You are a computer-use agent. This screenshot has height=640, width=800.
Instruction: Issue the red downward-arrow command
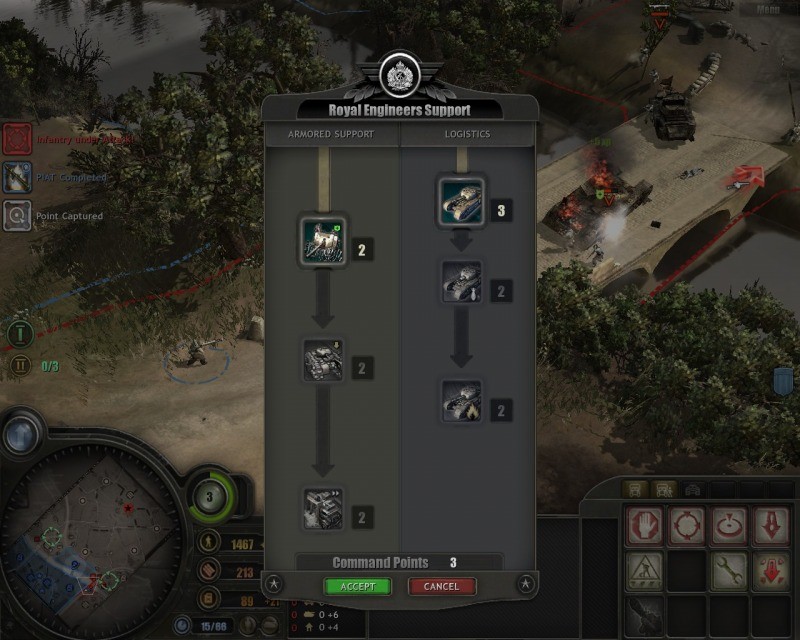[x=772, y=525]
